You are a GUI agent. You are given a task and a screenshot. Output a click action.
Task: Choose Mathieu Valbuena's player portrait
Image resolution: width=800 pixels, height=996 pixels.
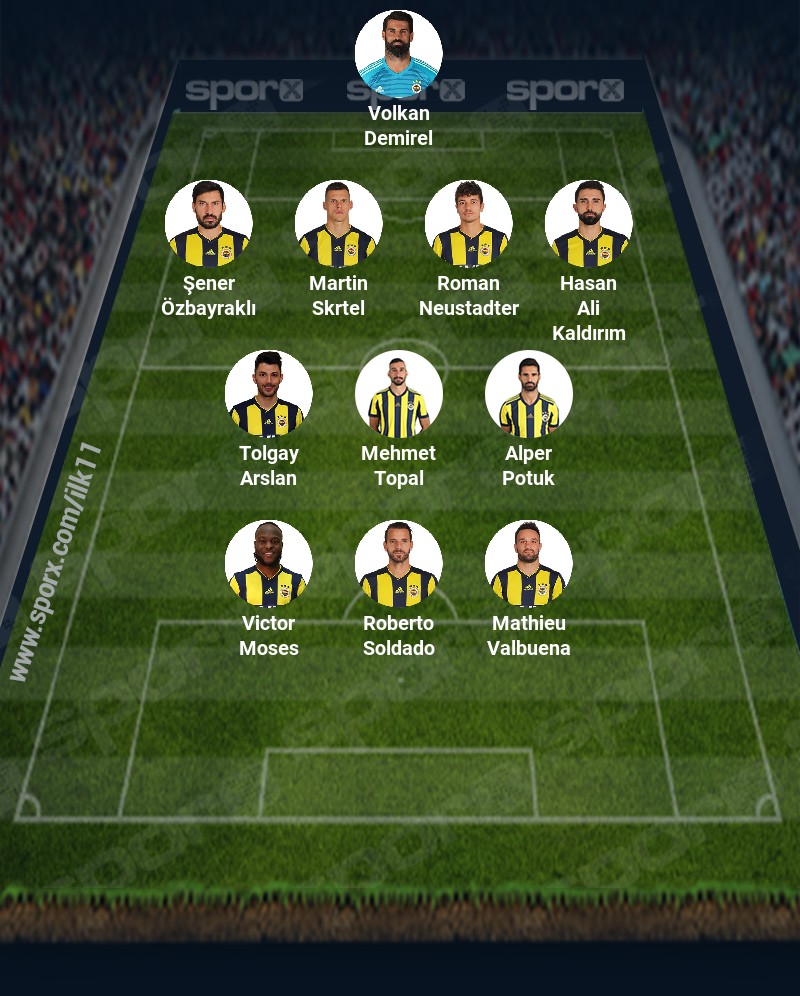tap(528, 563)
